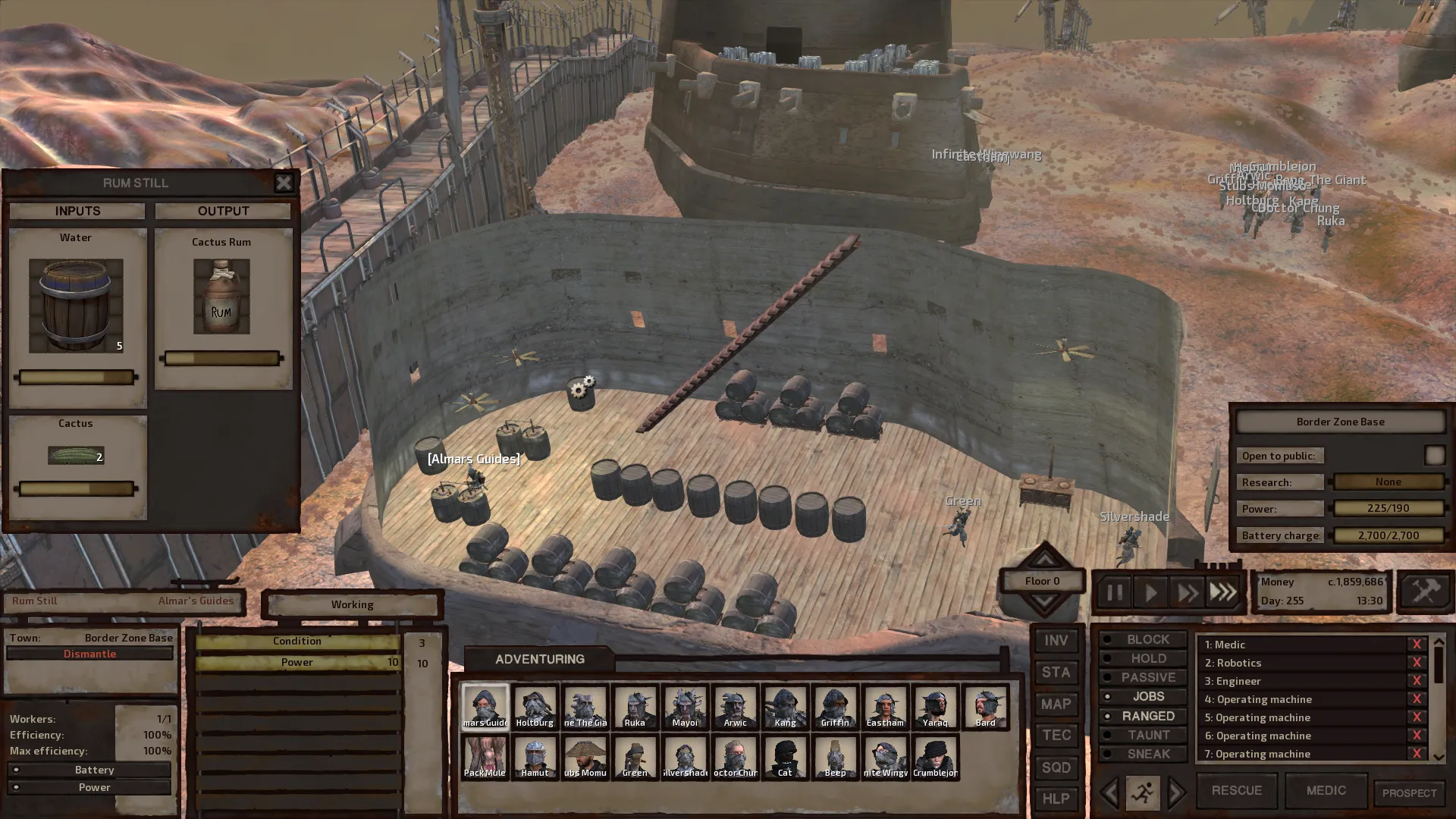Click the Dismantle button
This screenshot has width=1456, height=819.
pyautogui.click(x=89, y=654)
